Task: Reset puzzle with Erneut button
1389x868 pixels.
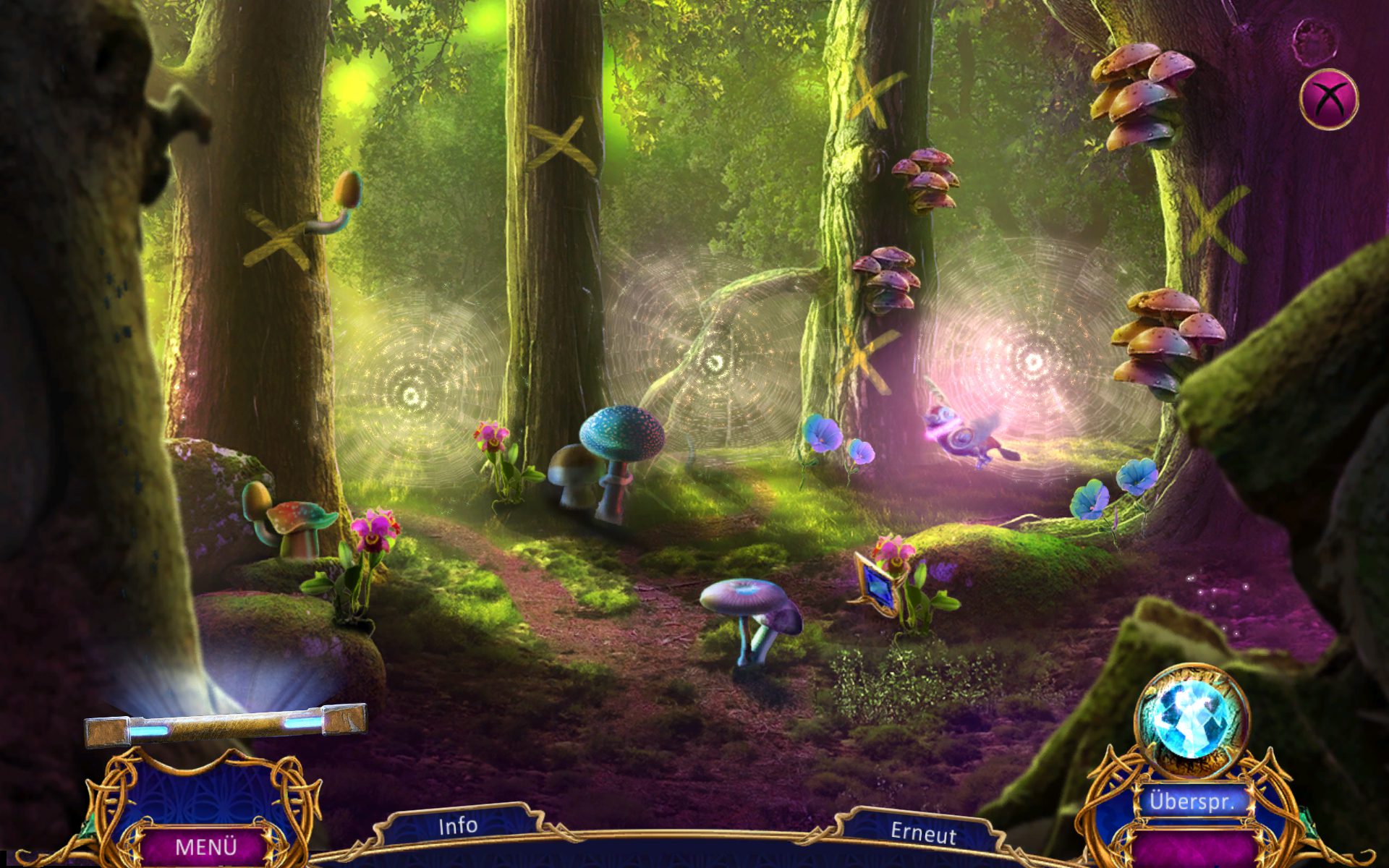Action: click(923, 833)
